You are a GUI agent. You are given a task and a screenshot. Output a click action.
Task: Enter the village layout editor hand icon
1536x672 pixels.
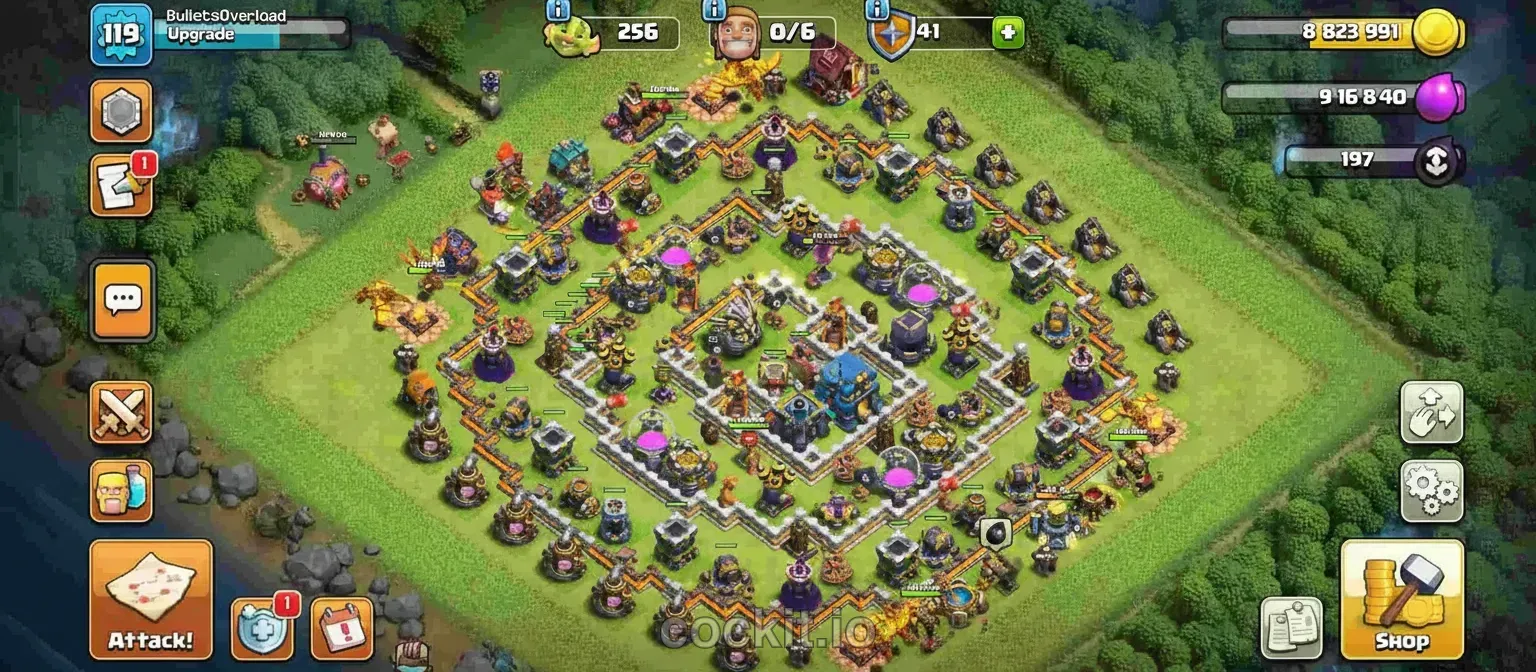point(1431,412)
